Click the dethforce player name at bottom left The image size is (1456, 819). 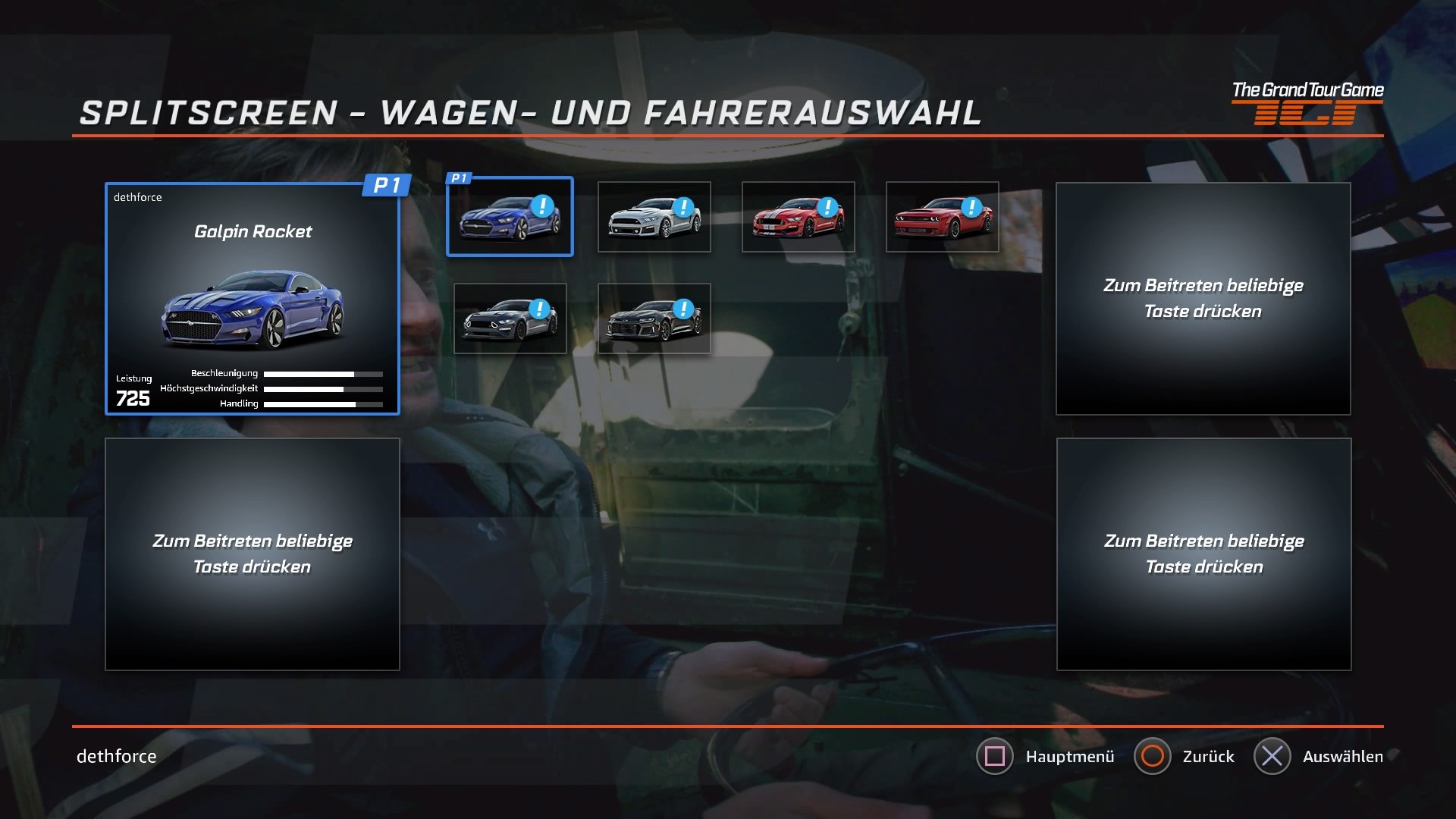coord(115,756)
